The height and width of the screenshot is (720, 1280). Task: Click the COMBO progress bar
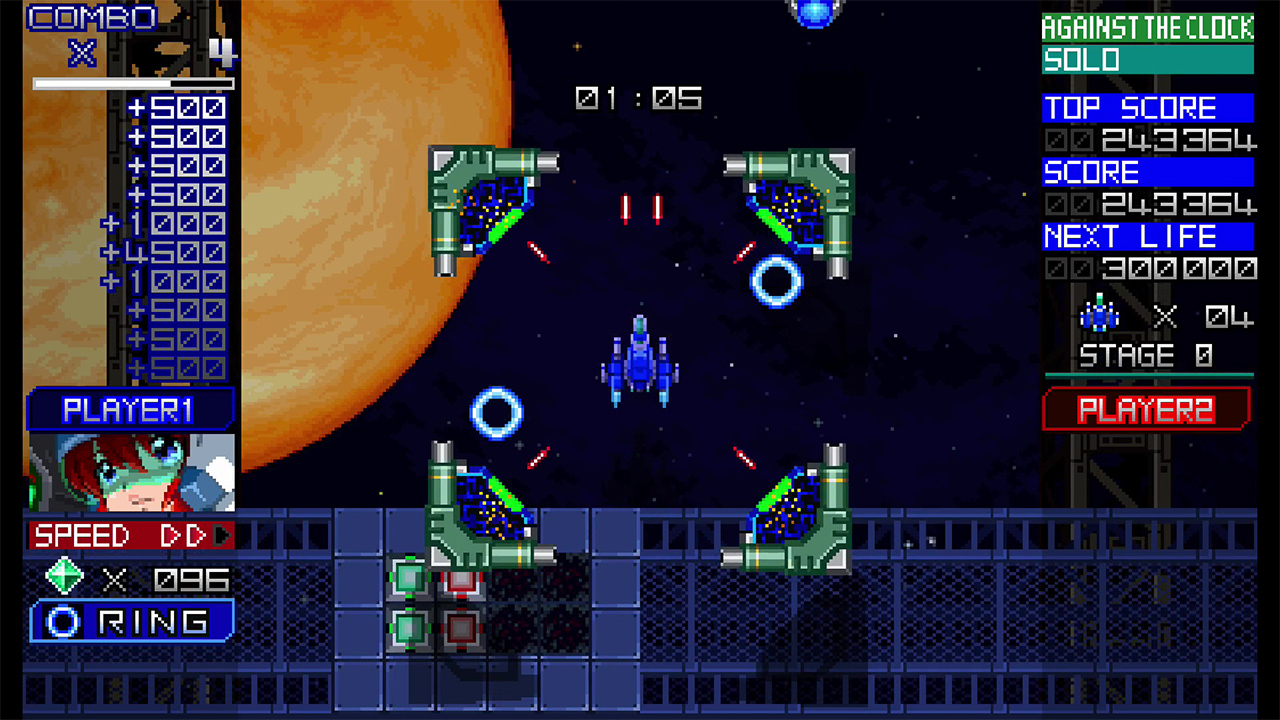pyautogui.click(x=135, y=83)
